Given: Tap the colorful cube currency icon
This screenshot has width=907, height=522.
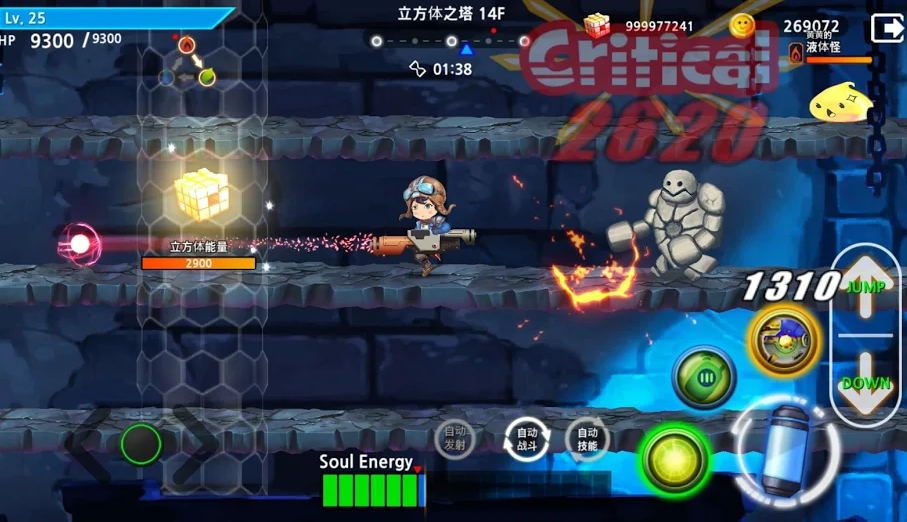Looking at the screenshot, I should pos(597,26).
